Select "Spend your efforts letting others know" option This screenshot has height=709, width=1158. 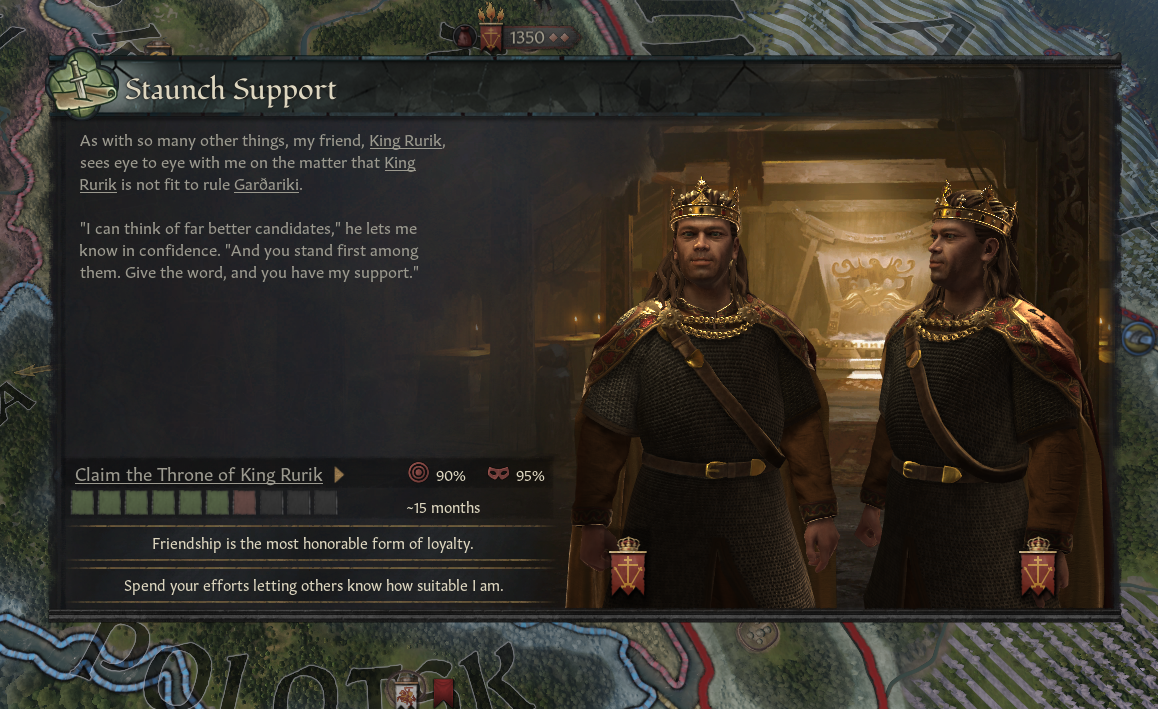[x=312, y=586]
